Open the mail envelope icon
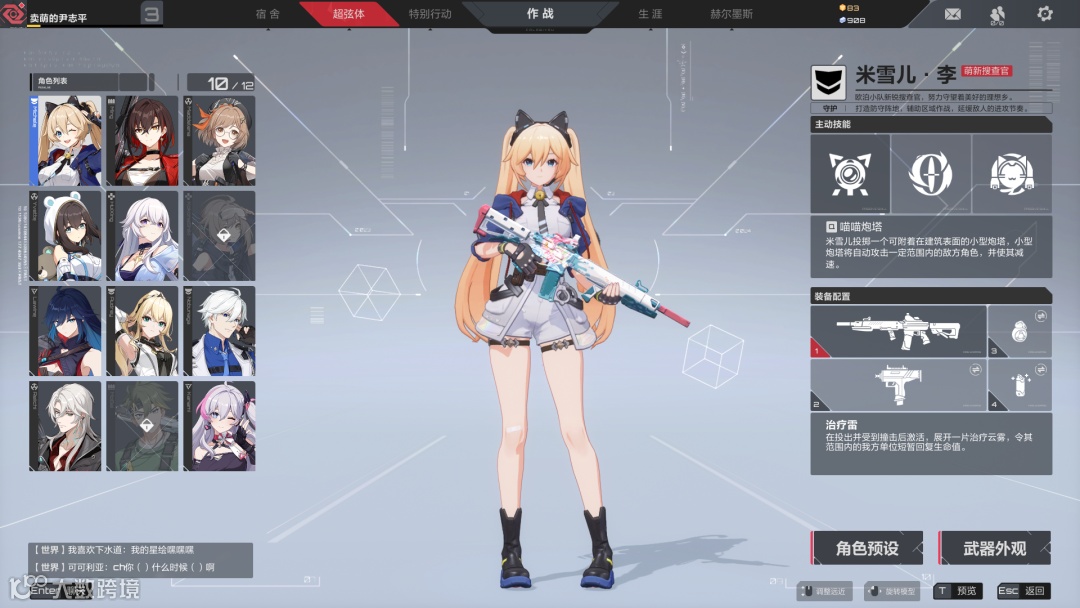Viewport: 1080px width, 608px height. pos(952,14)
